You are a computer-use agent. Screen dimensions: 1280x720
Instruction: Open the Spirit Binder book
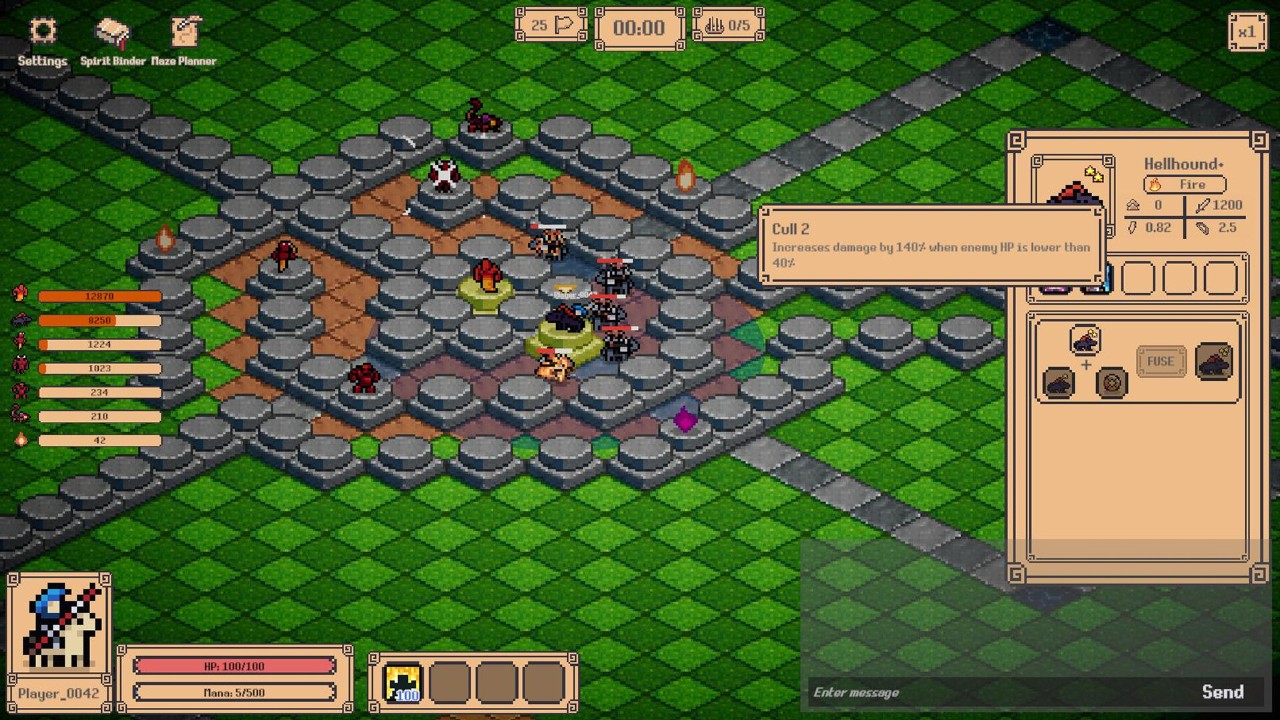click(x=113, y=41)
